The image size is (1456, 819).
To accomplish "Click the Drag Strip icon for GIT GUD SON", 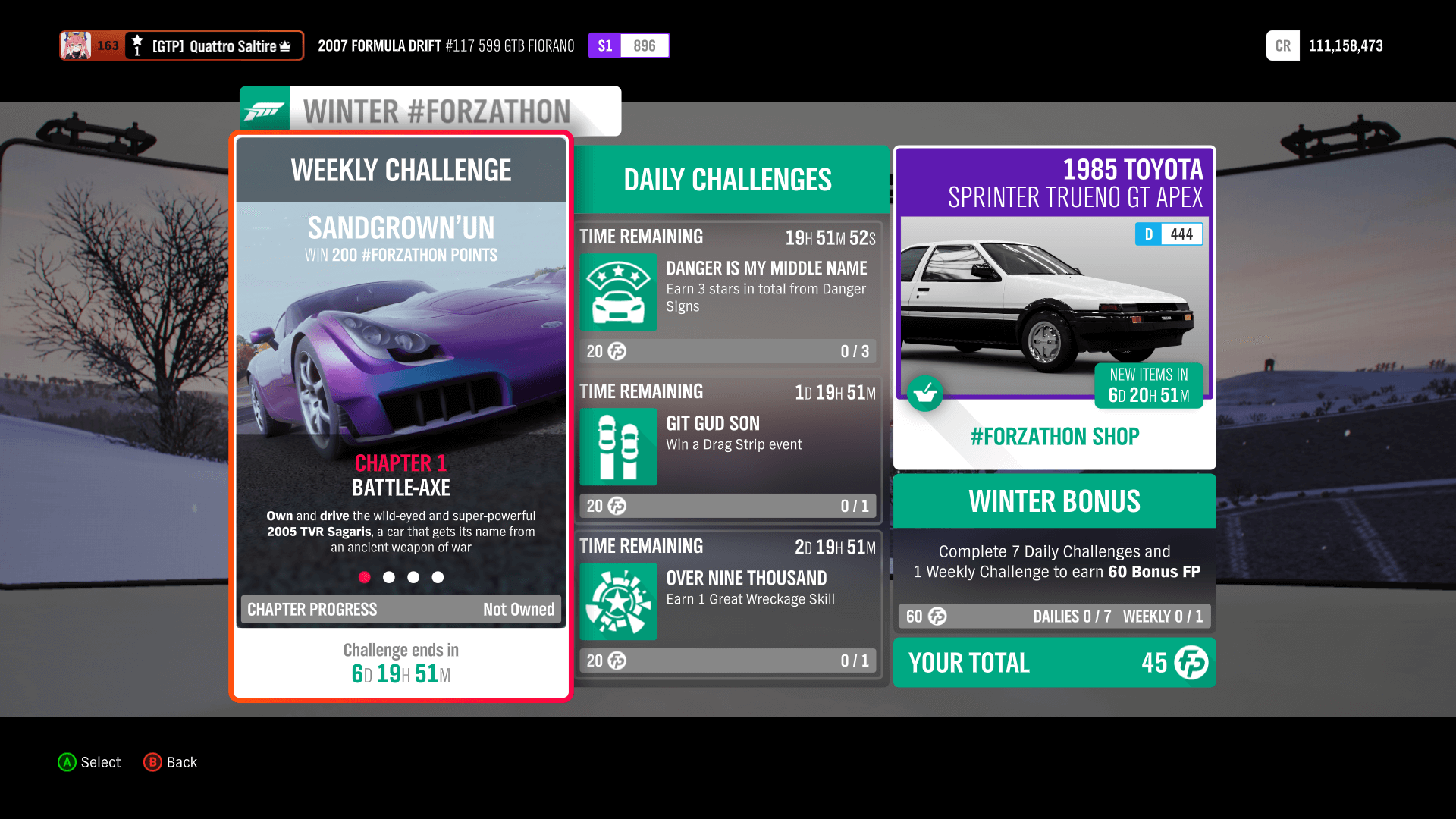I will [x=618, y=447].
